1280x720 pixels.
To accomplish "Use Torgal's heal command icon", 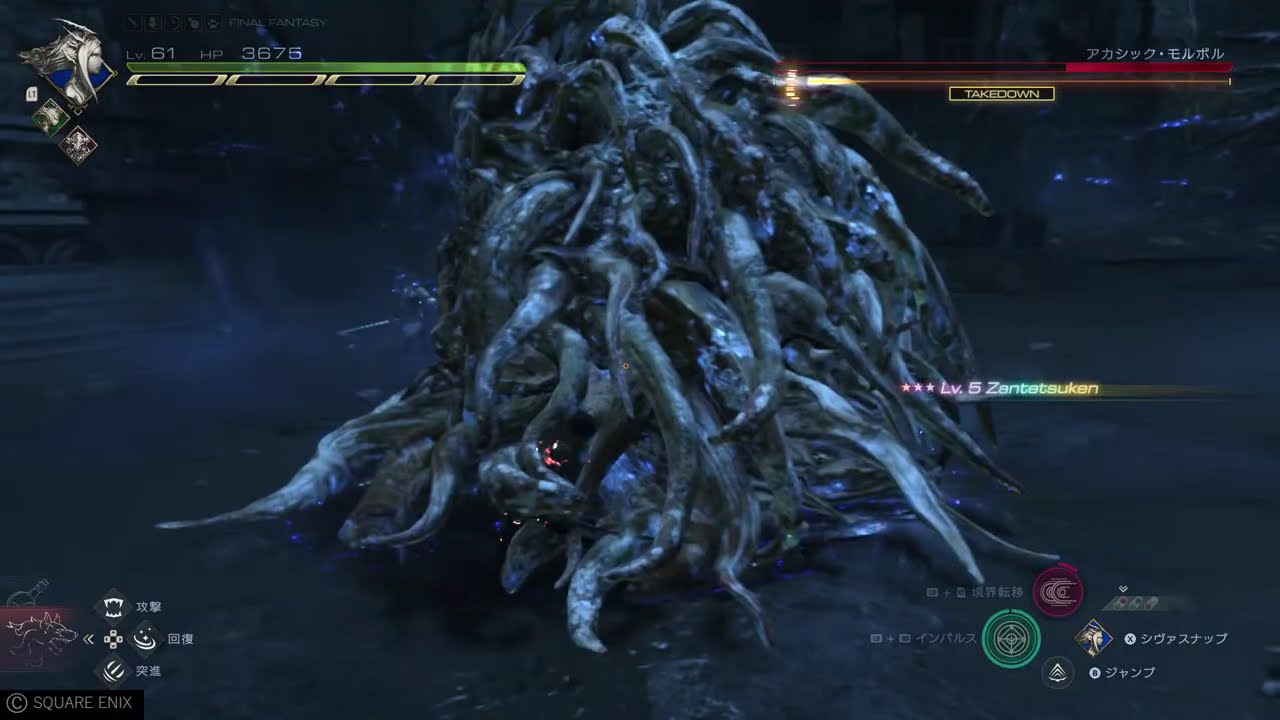I will (x=146, y=638).
